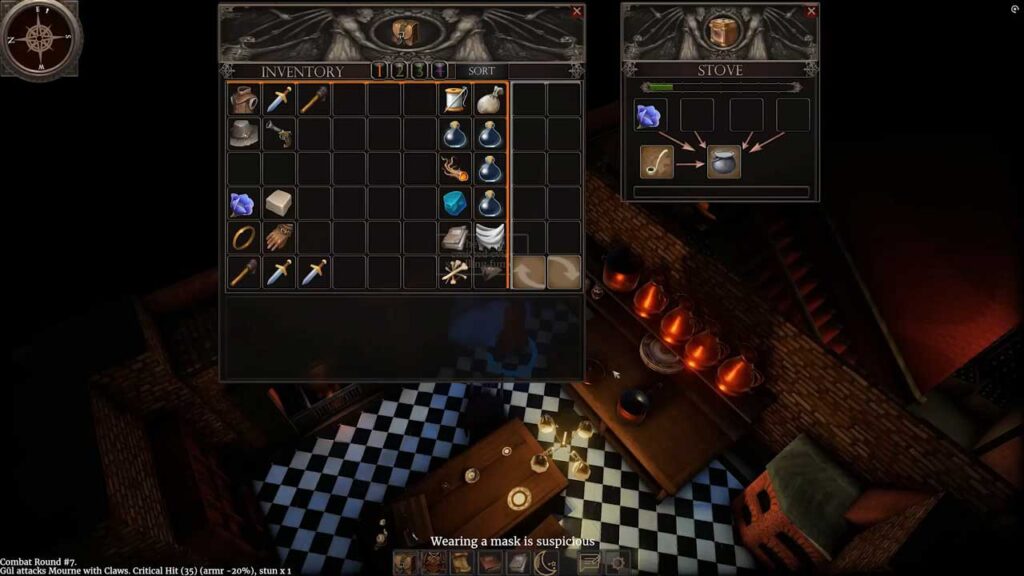Select the spool of thread item
This screenshot has height=576, width=1024.
(456, 100)
